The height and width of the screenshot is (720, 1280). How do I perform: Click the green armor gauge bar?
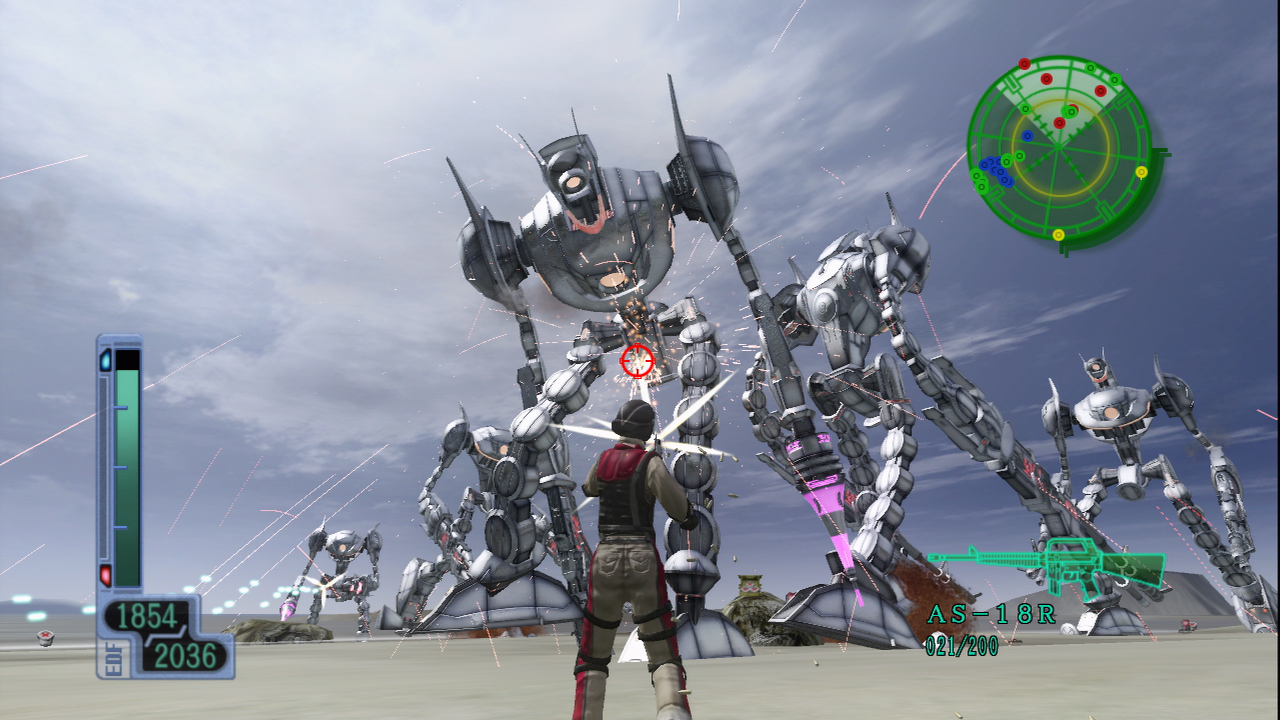click(x=125, y=478)
